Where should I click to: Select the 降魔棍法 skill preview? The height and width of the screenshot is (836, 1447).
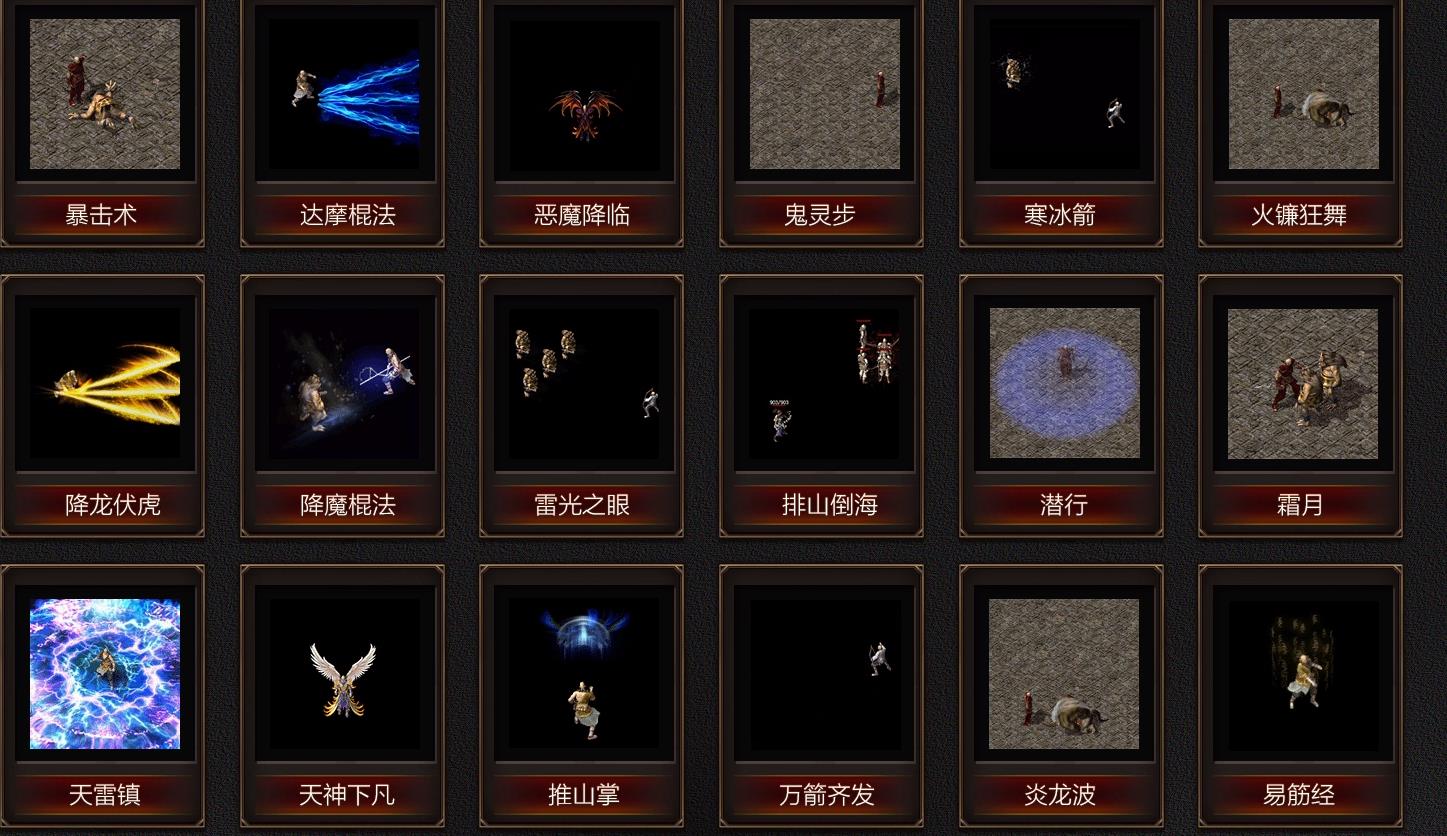(x=343, y=383)
